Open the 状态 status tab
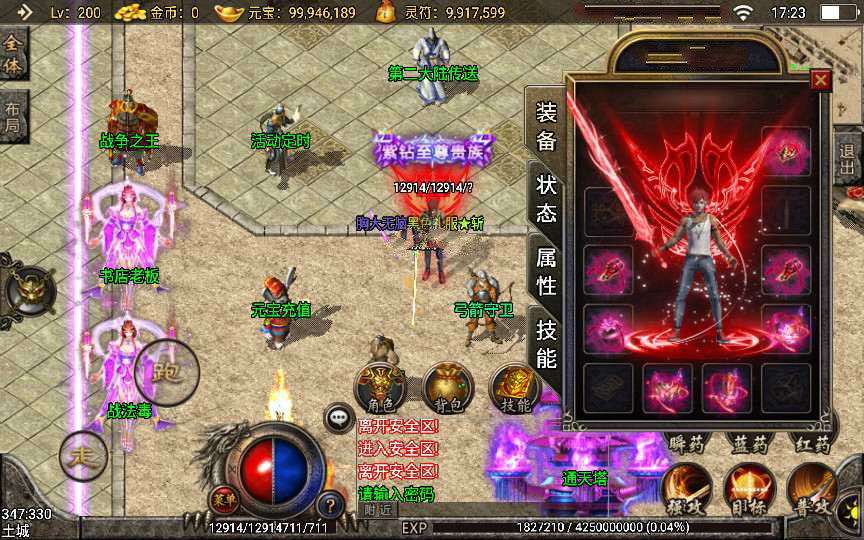This screenshot has height=540, width=864. pos(546,199)
